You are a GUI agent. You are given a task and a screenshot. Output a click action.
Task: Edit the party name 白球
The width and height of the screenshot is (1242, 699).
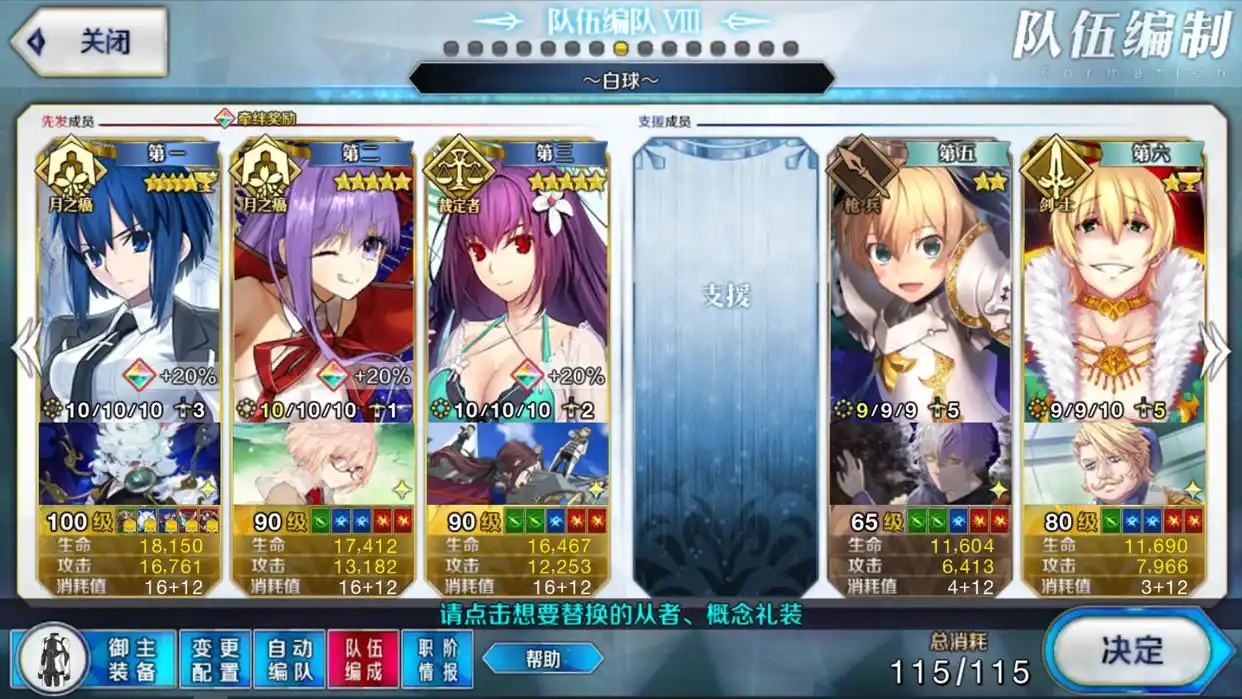[621, 79]
